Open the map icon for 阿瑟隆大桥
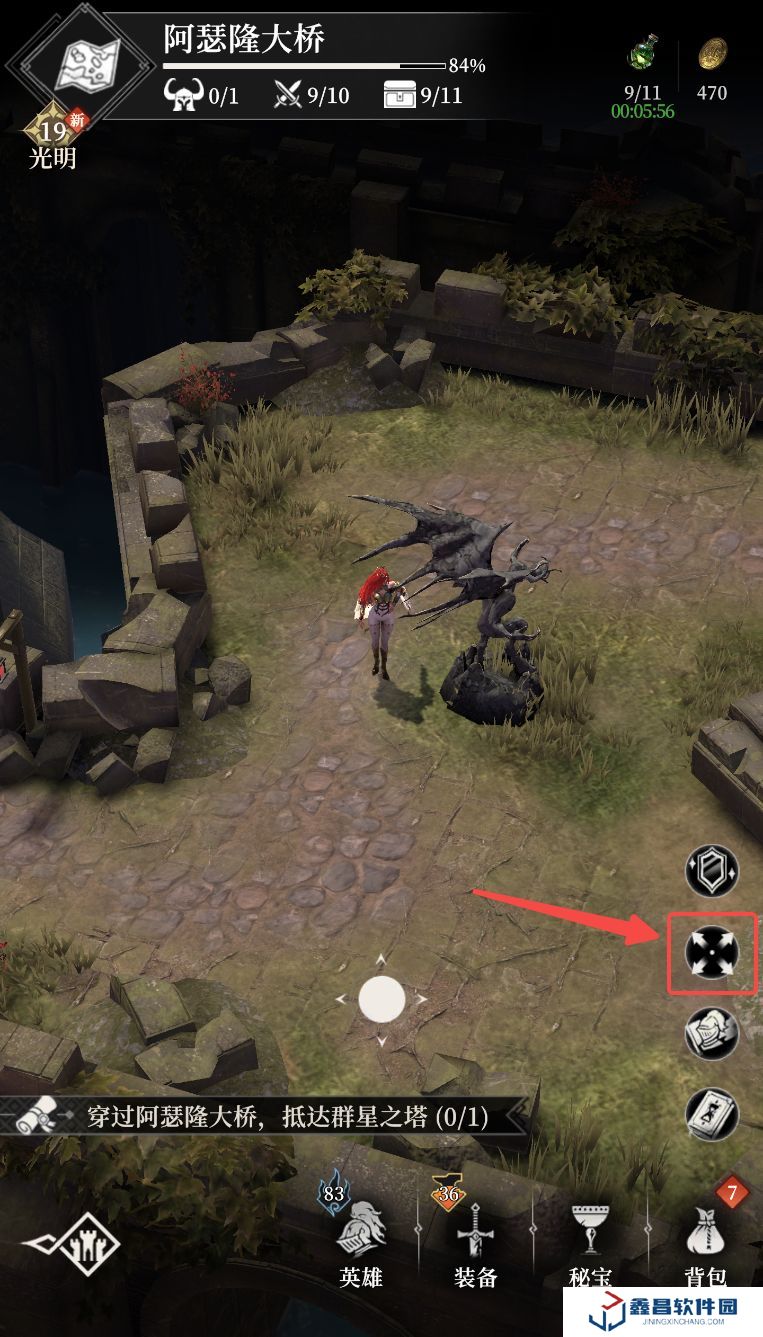The width and height of the screenshot is (763, 1337). pyautogui.click(x=86, y=65)
